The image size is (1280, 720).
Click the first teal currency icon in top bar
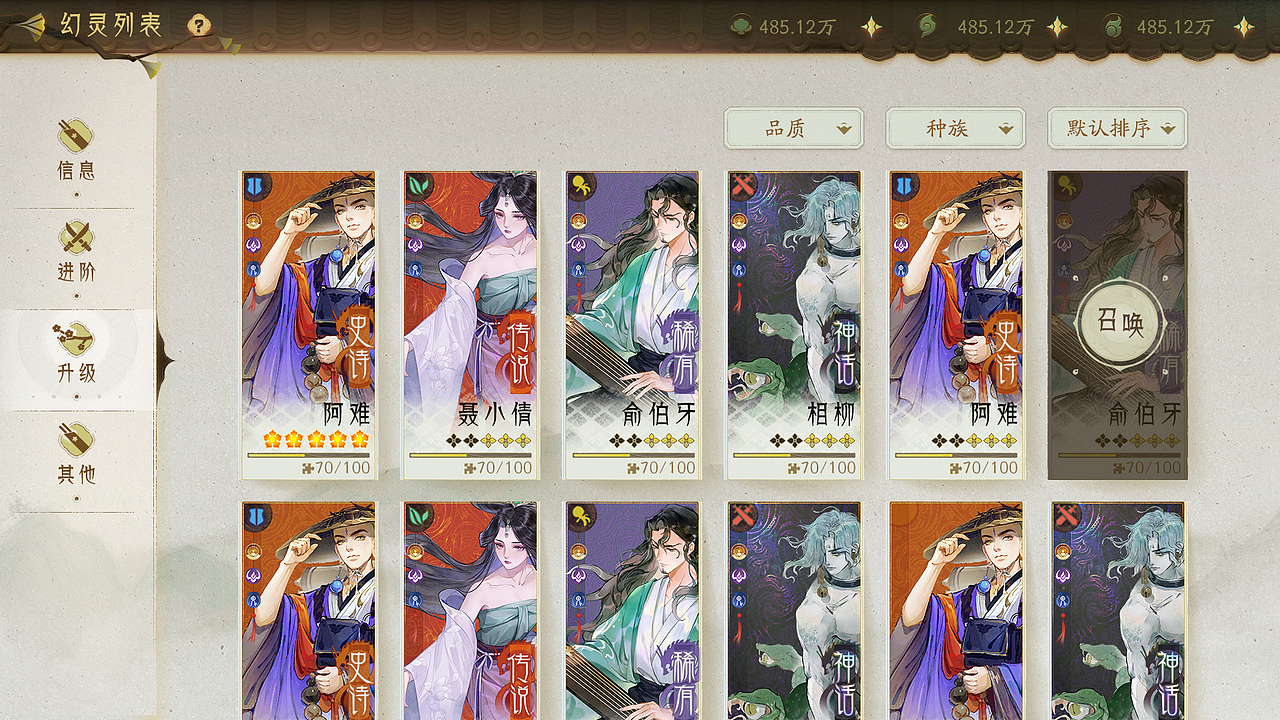tap(740, 28)
